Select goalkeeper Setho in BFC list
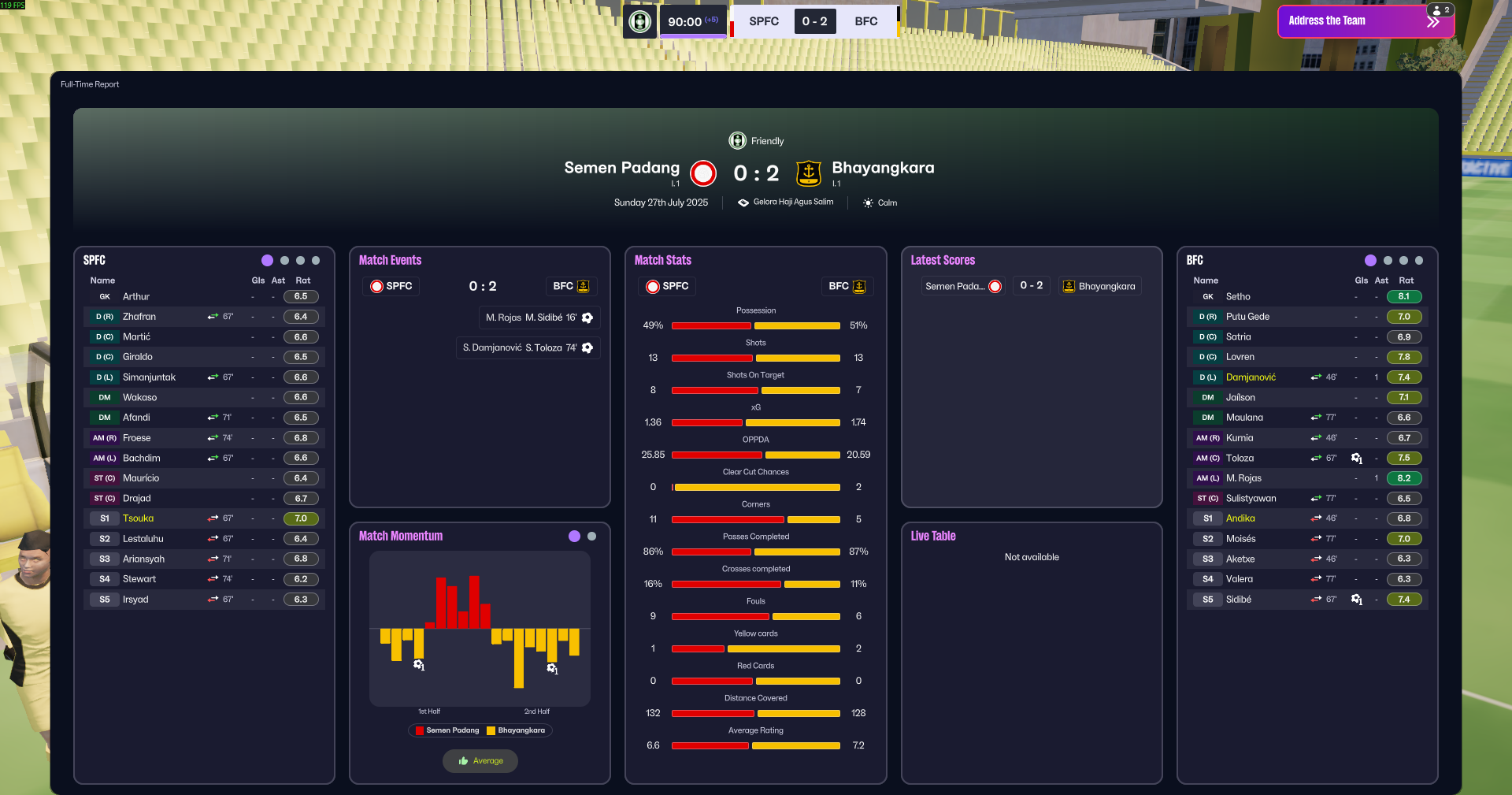Screen dimensions: 1512x795 [1238, 297]
